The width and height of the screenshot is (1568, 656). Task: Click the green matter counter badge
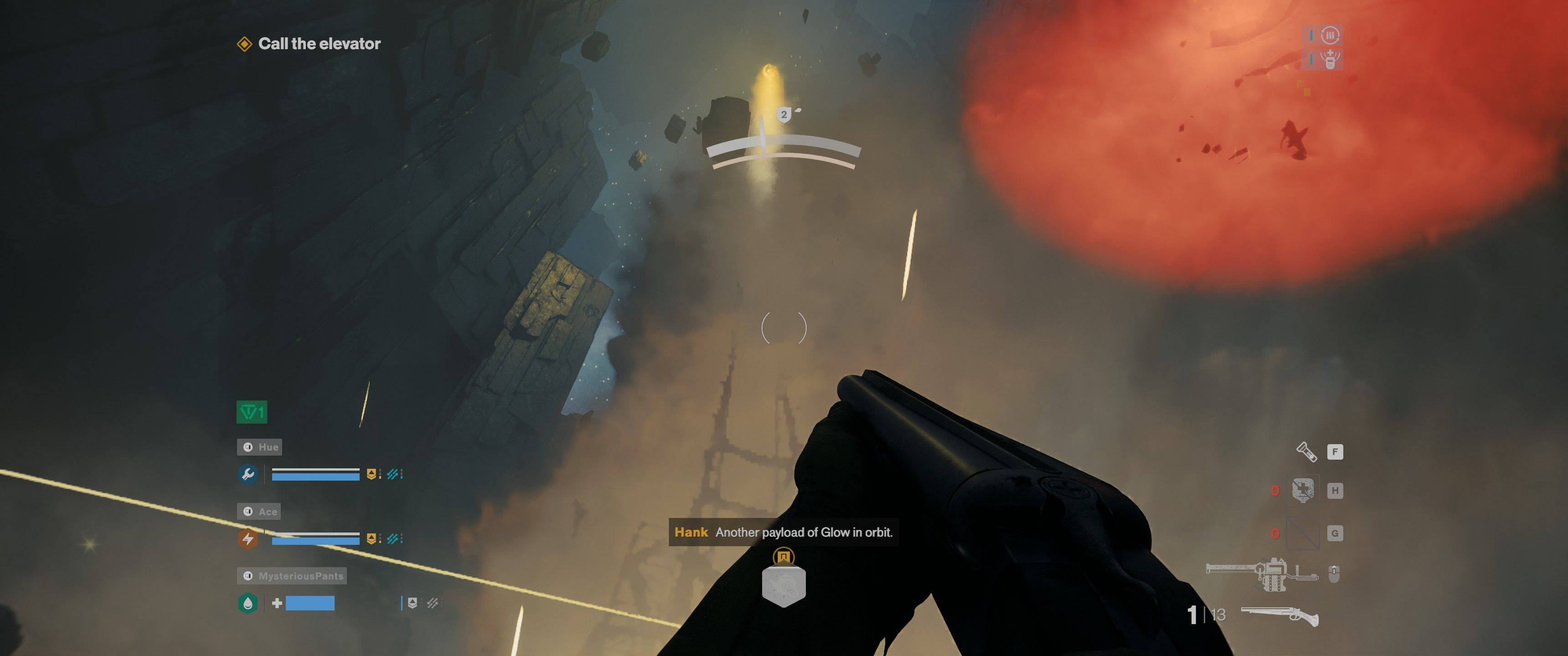coord(252,413)
